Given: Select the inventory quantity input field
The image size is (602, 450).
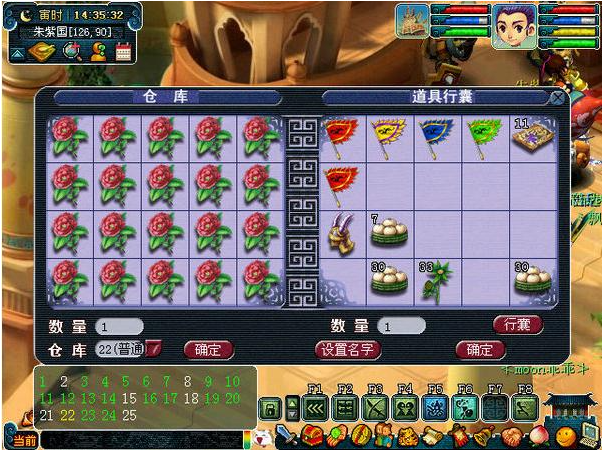Looking at the screenshot, I should point(402,326).
